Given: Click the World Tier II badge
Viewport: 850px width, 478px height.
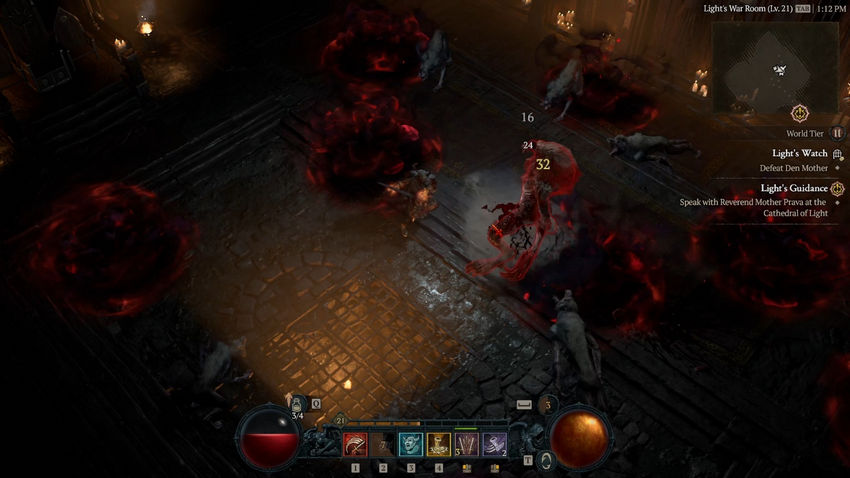Looking at the screenshot, I should coord(837,133).
